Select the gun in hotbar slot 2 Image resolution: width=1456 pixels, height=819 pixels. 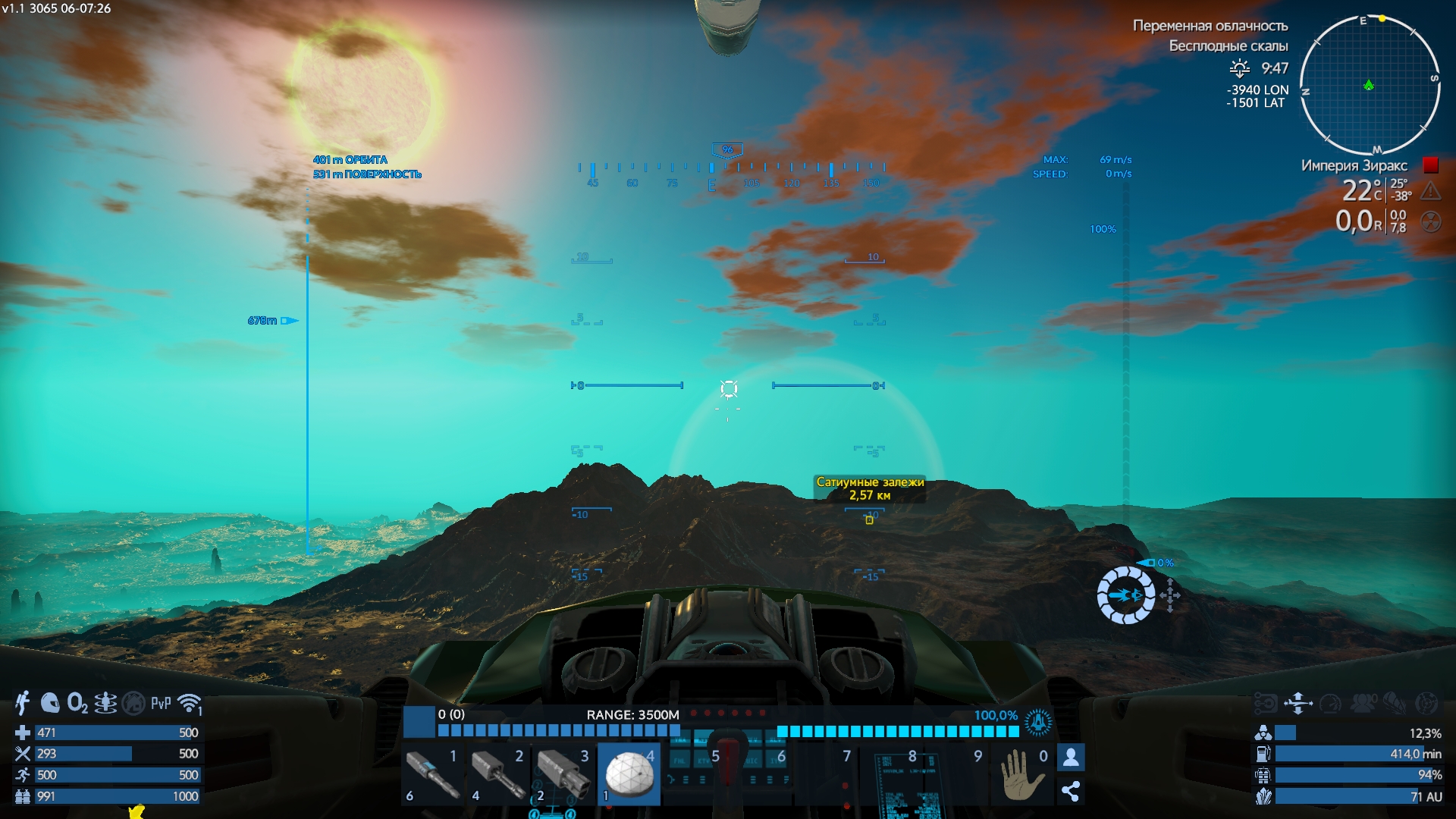tap(499, 774)
